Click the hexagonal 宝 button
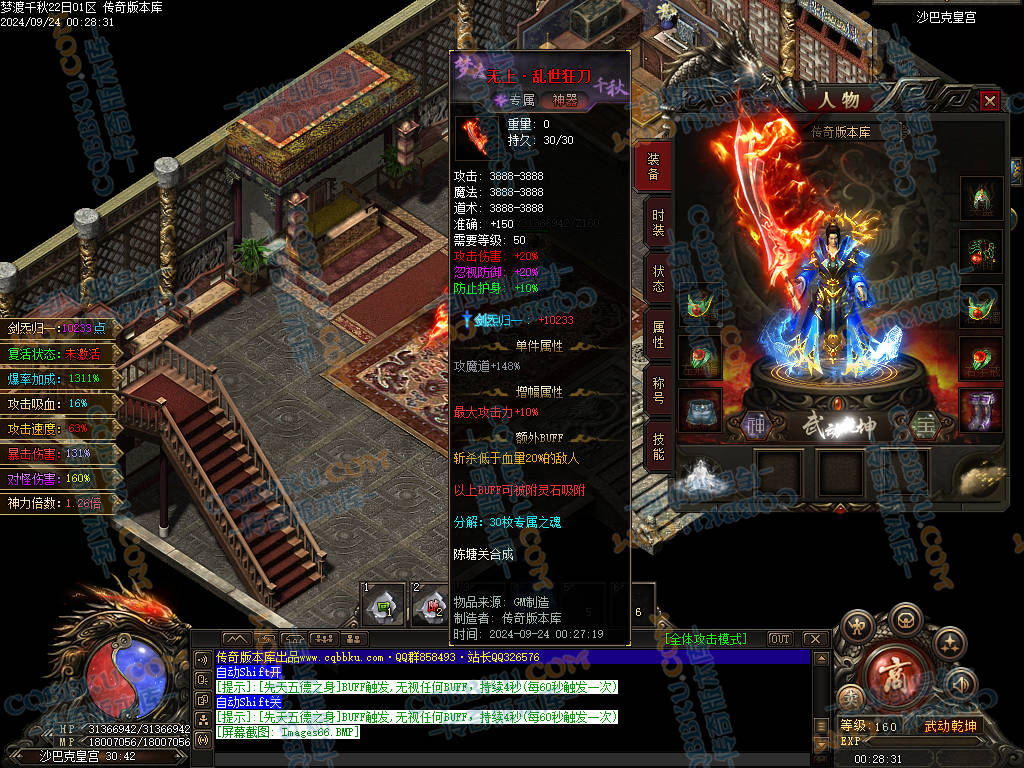Image resolution: width=1024 pixels, height=768 pixels. point(924,426)
